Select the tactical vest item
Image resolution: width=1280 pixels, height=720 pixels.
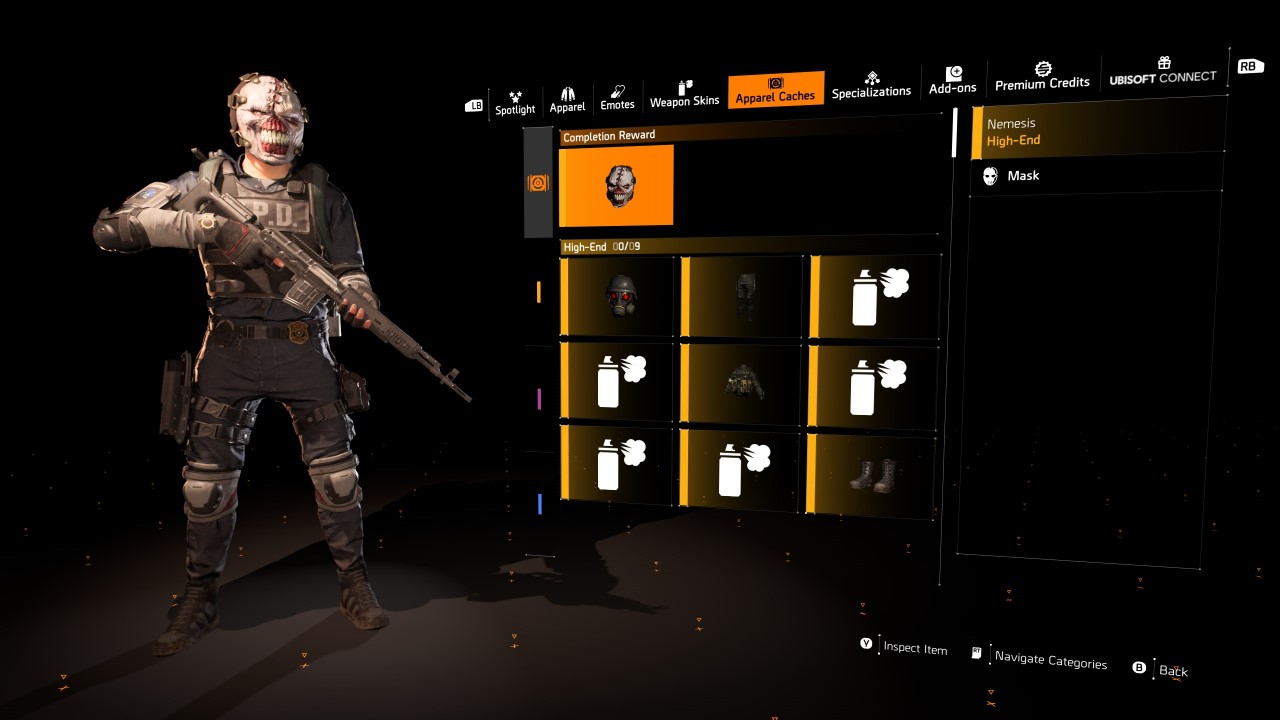[742, 383]
